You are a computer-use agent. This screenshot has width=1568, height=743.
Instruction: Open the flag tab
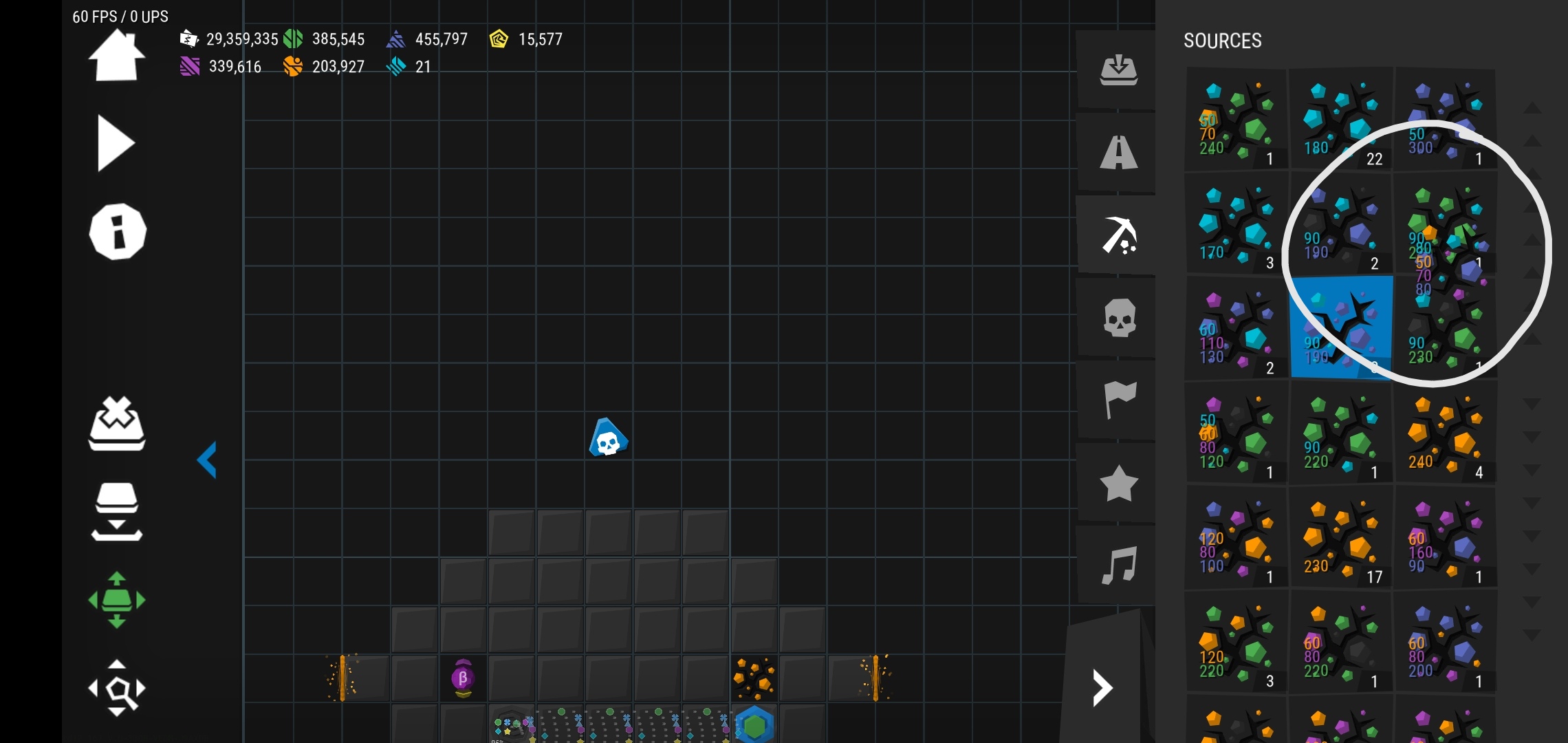tap(1118, 400)
